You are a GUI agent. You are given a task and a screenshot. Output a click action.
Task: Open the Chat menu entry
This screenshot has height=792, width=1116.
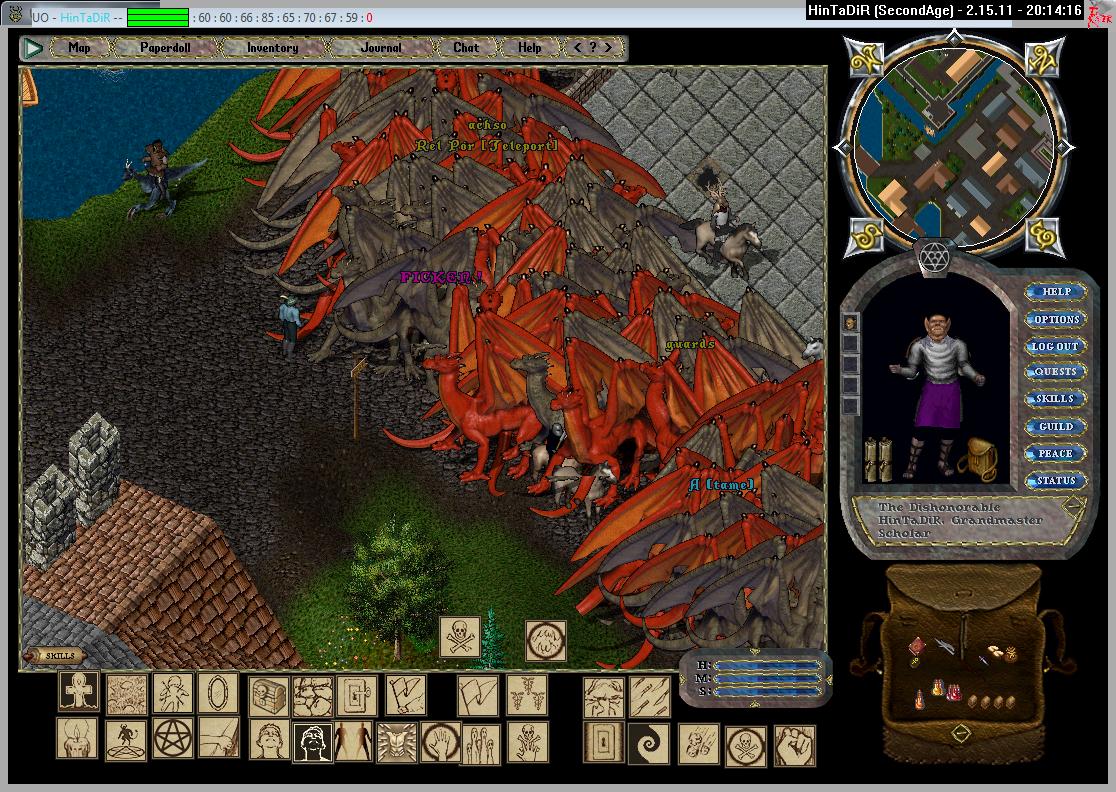point(466,47)
